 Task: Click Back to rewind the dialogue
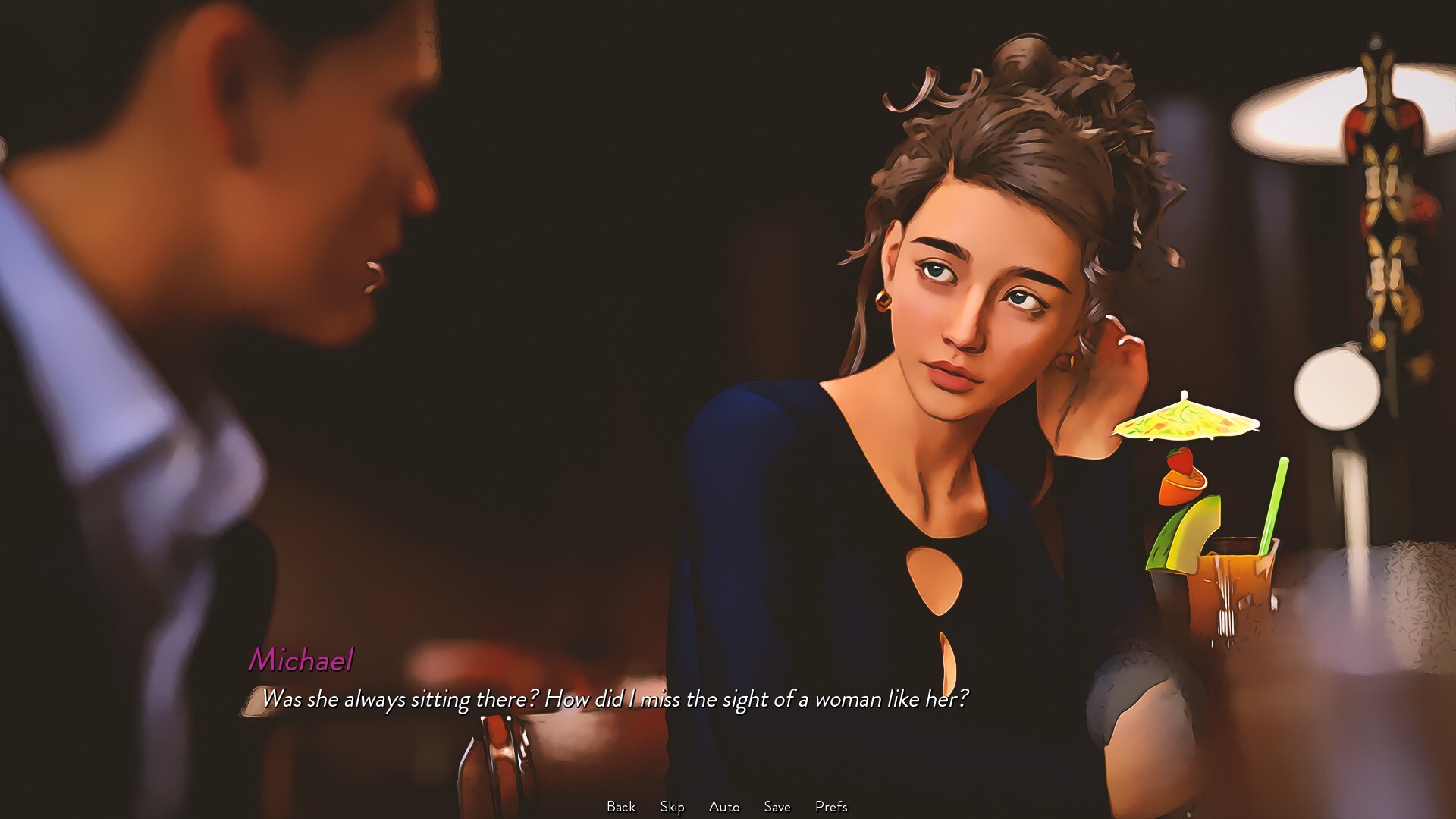[620, 807]
